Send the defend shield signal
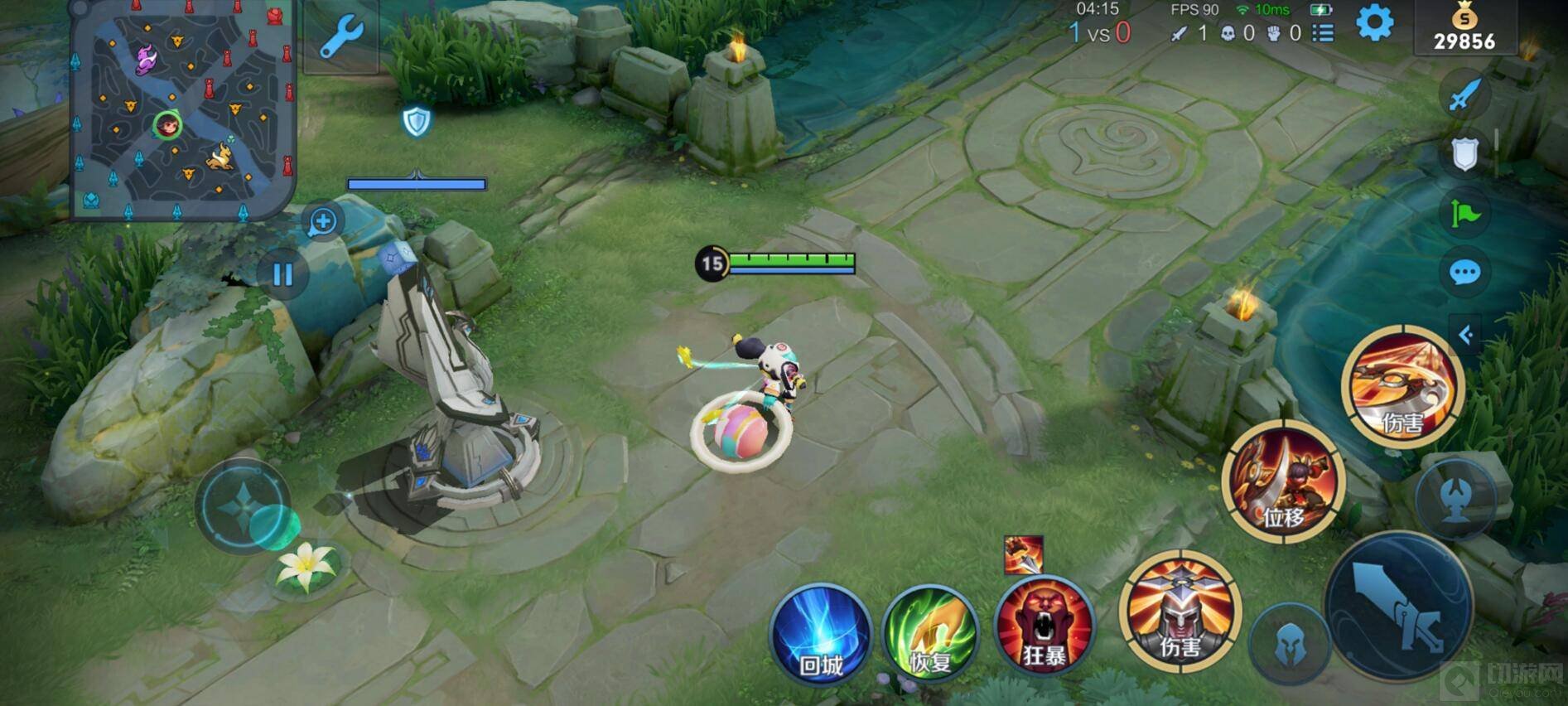This screenshot has width=1568, height=706. pyautogui.click(x=1464, y=154)
